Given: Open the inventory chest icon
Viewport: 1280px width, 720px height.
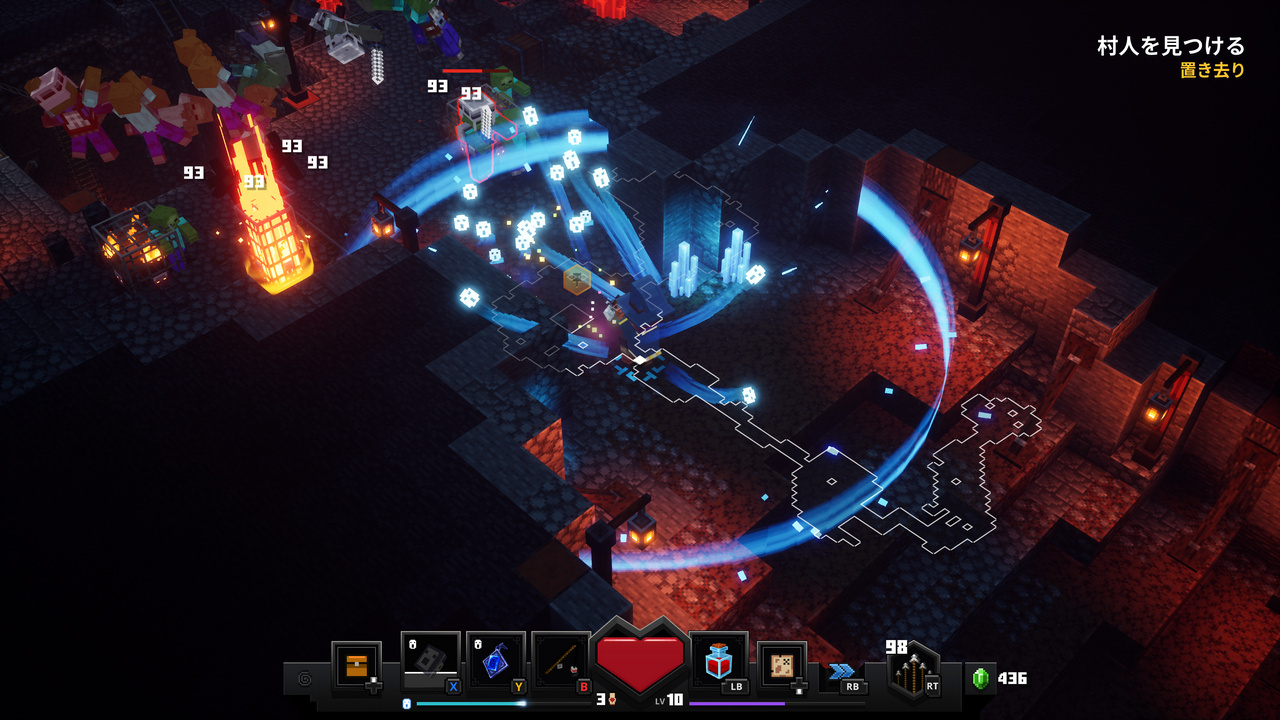Looking at the screenshot, I should click(x=356, y=665).
